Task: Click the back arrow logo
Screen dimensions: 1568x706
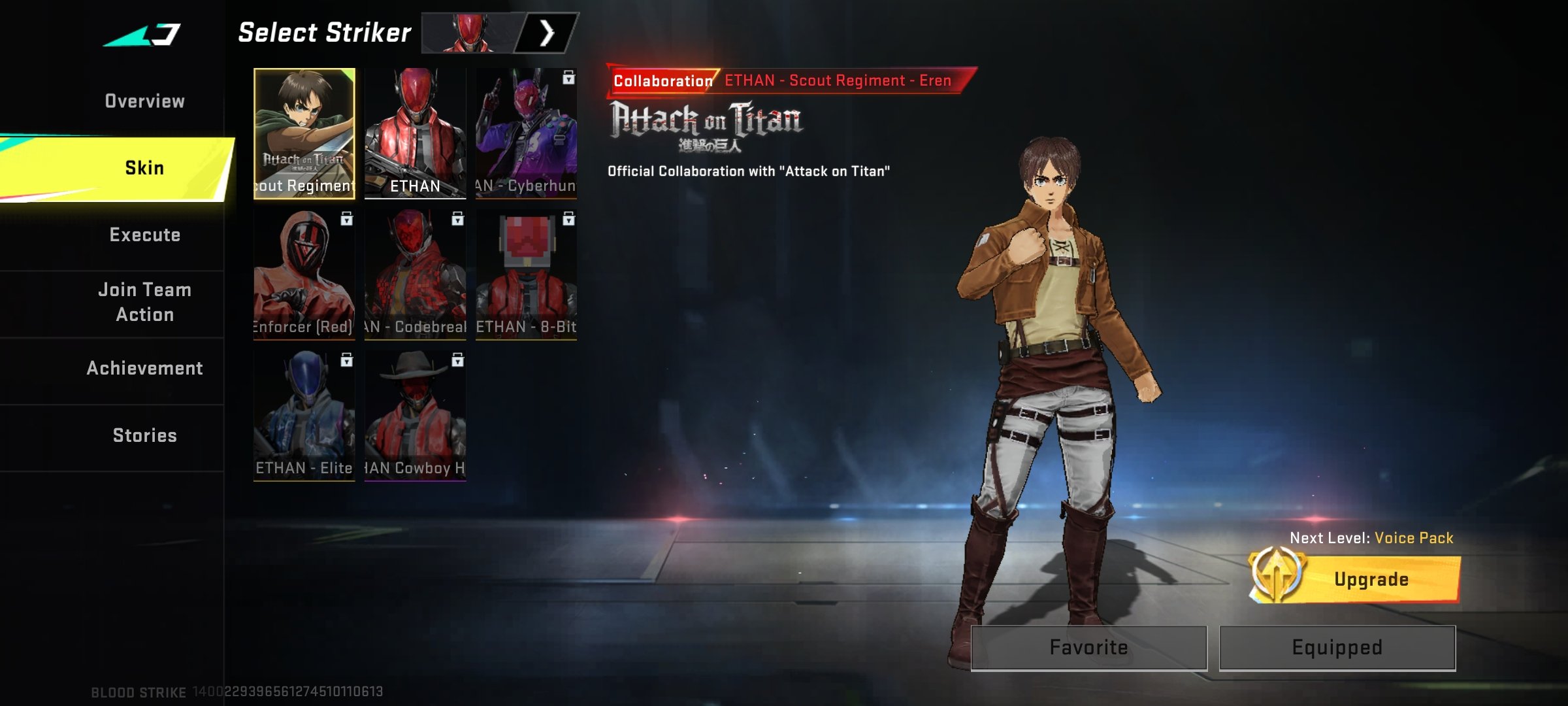Action: point(144,35)
